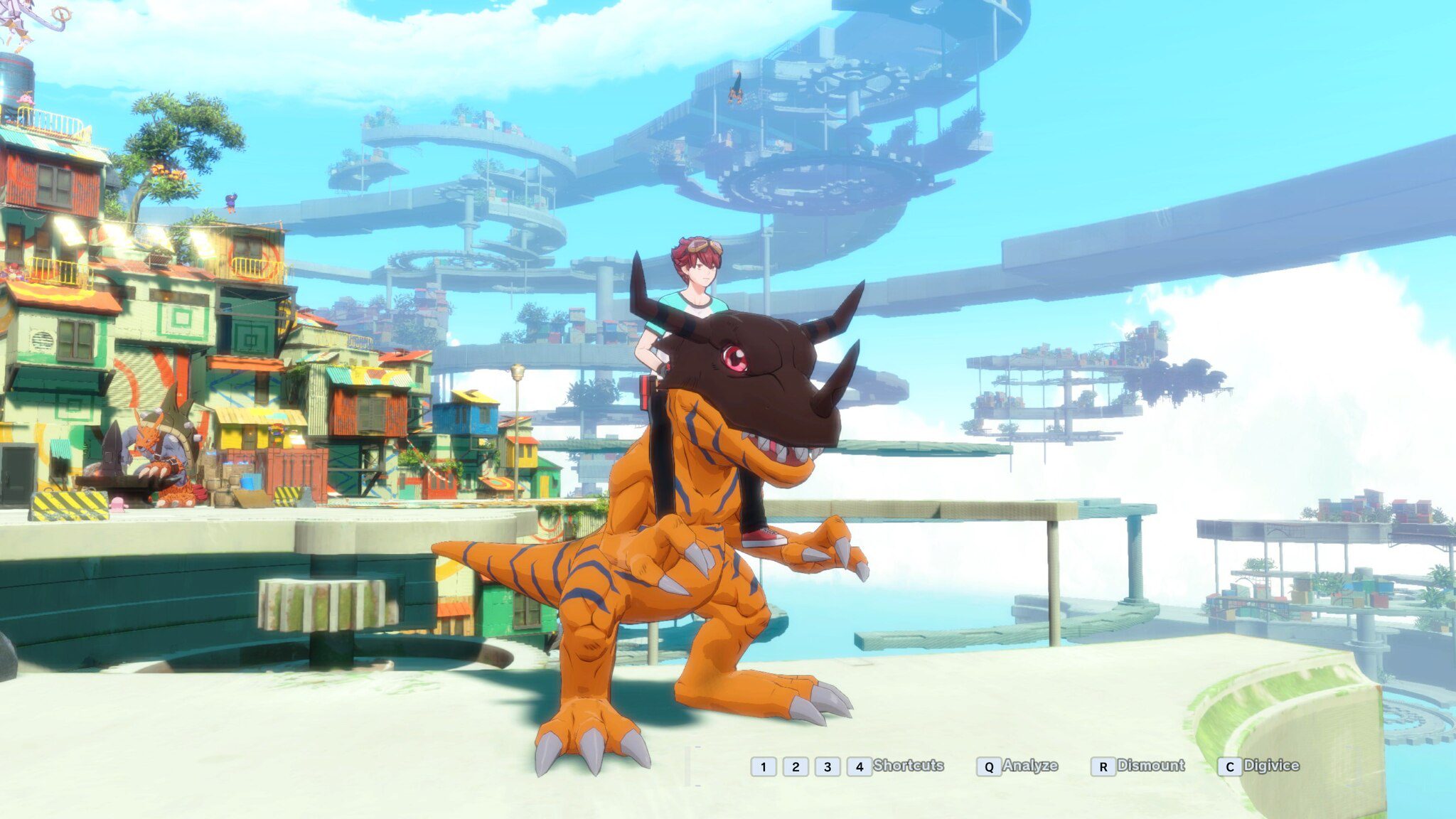Image resolution: width=1456 pixels, height=819 pixels.
Task: Select the large black water tank
Action: [18, 78]
